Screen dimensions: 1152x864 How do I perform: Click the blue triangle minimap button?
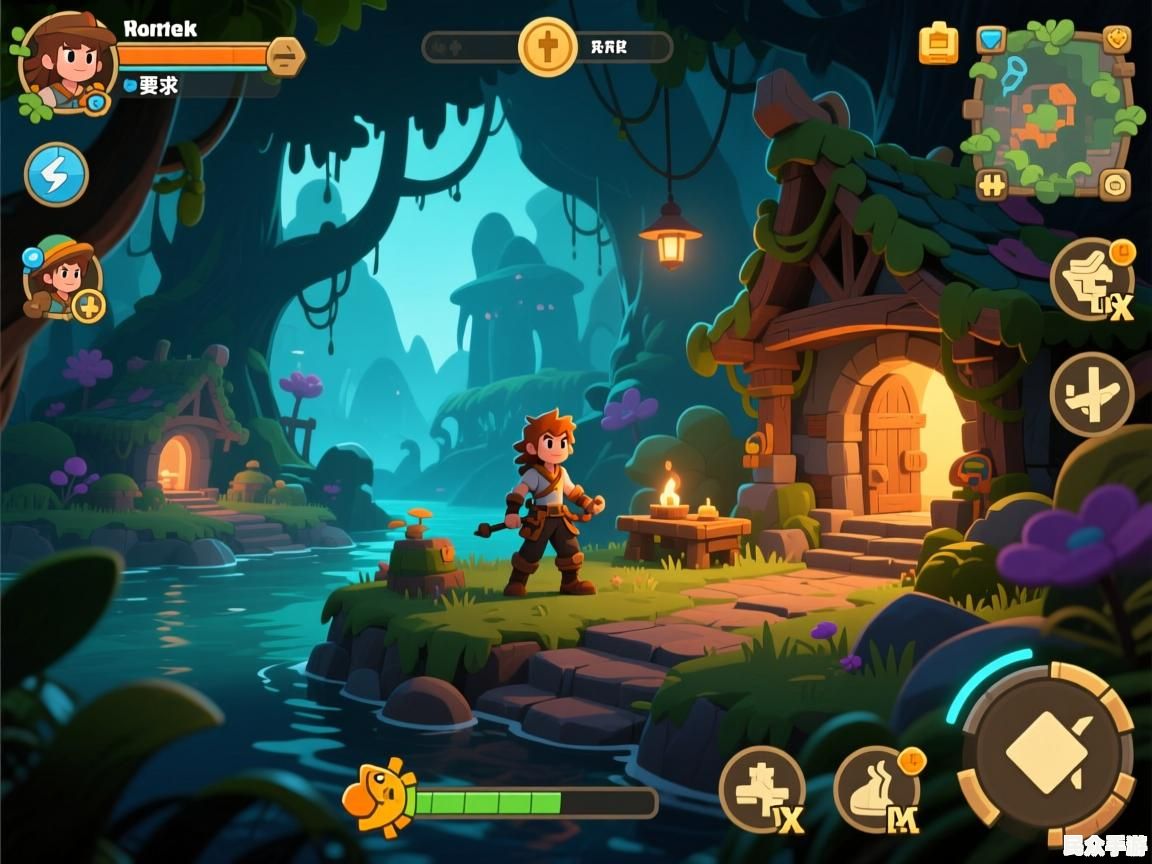coord(991,39)
